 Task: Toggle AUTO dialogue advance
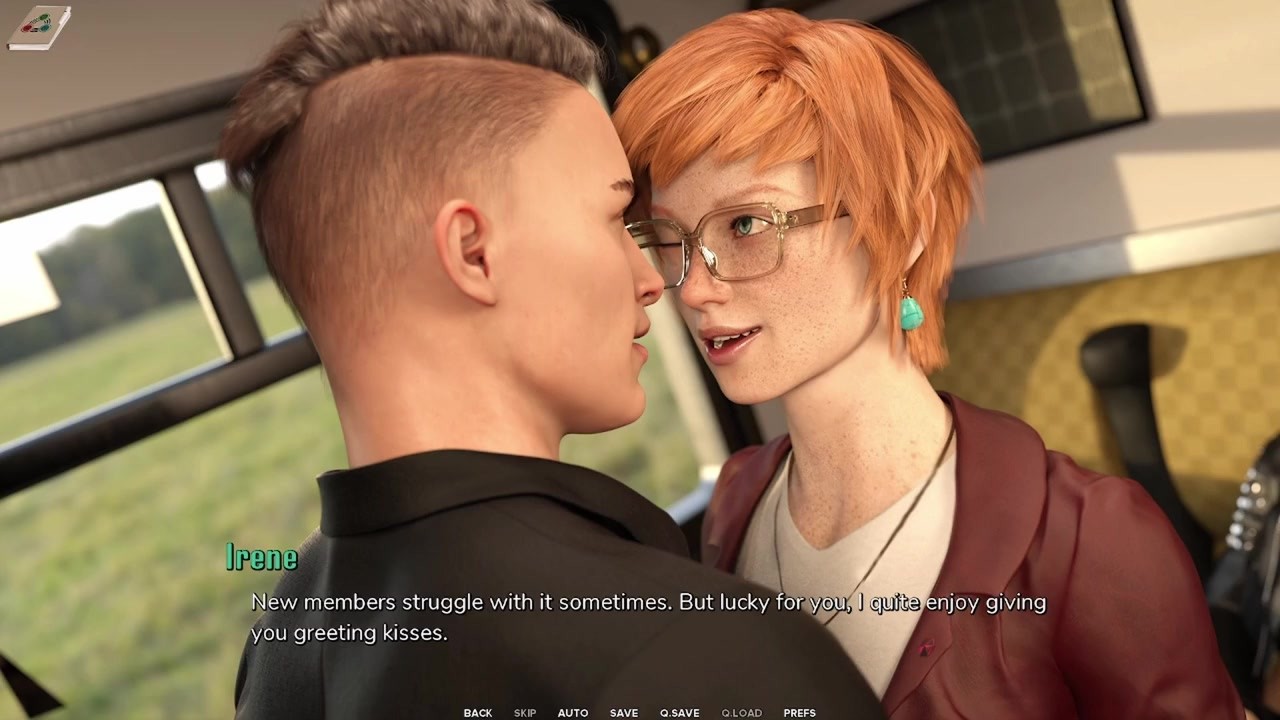(573, 713)
